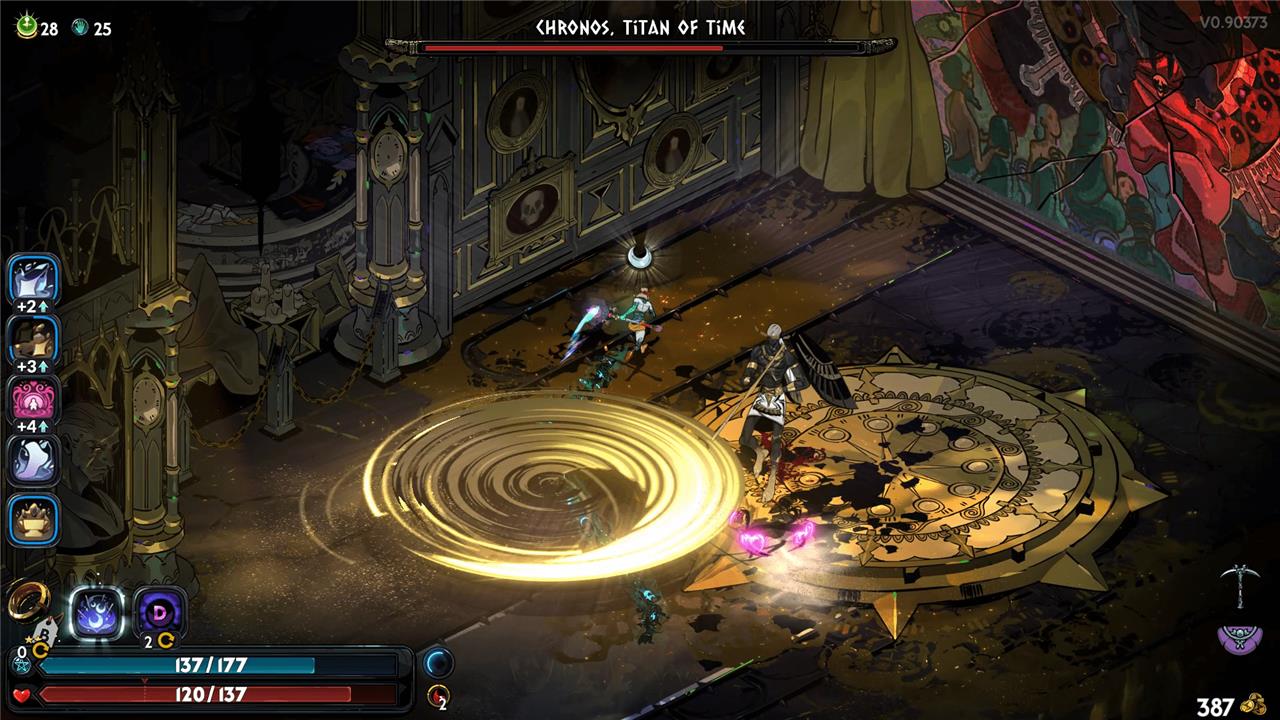The image size is (1280, 720).
Task: Select the purple D ability icon
Action: tap(159, 612)
